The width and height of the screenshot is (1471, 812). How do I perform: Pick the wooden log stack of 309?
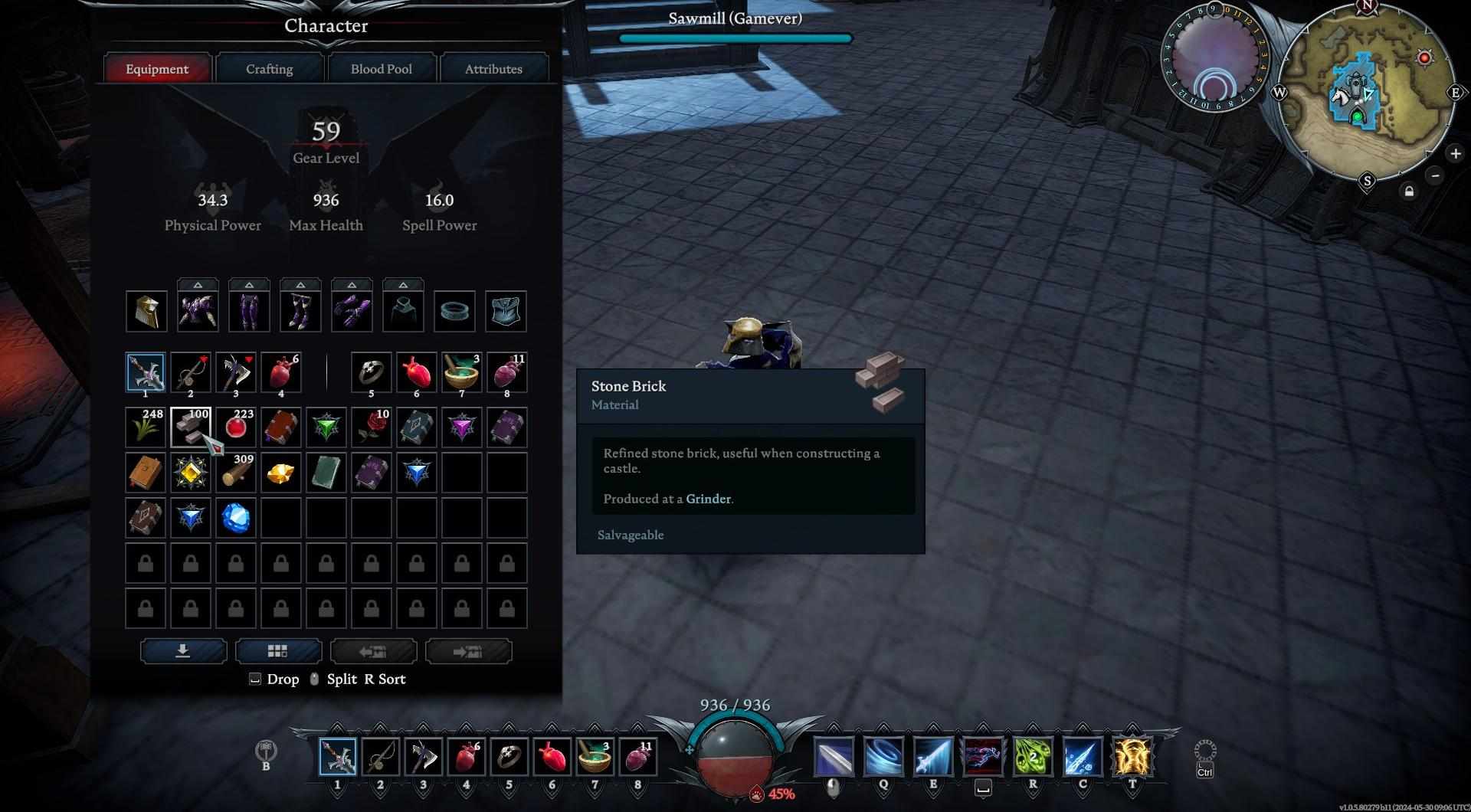coord(236,473)
